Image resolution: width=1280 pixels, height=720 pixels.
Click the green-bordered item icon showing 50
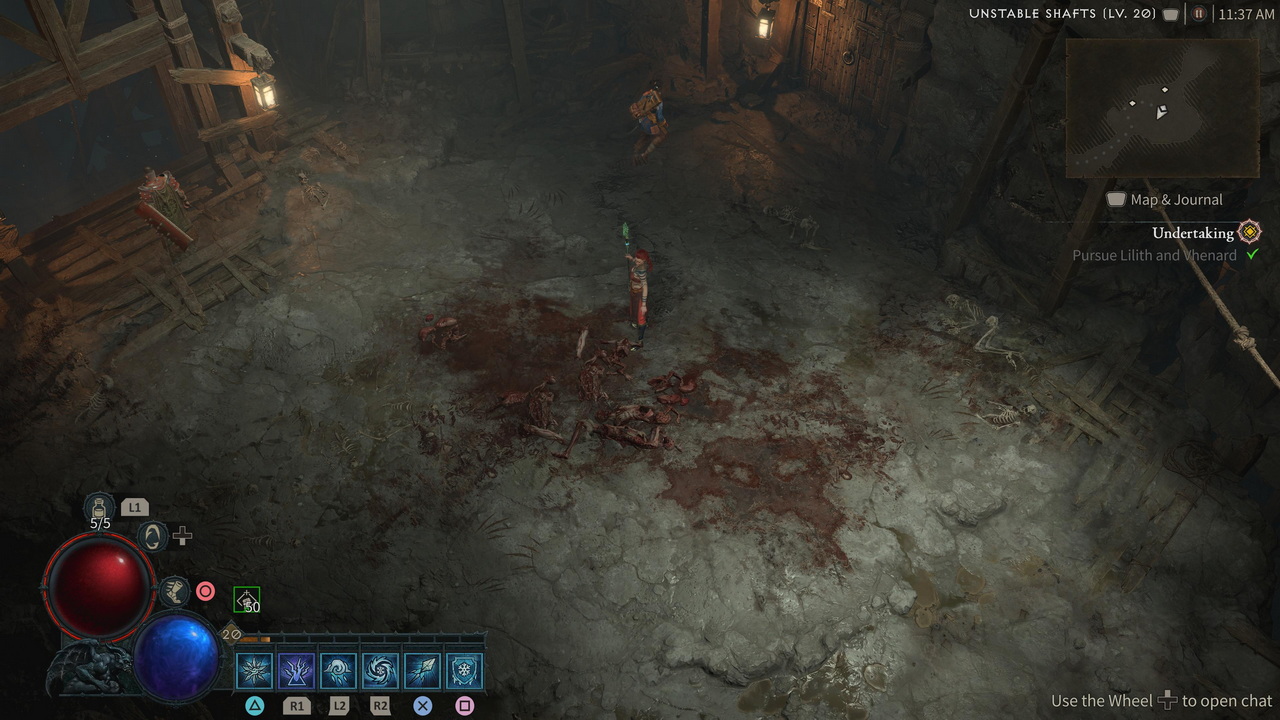click(246, 600)
